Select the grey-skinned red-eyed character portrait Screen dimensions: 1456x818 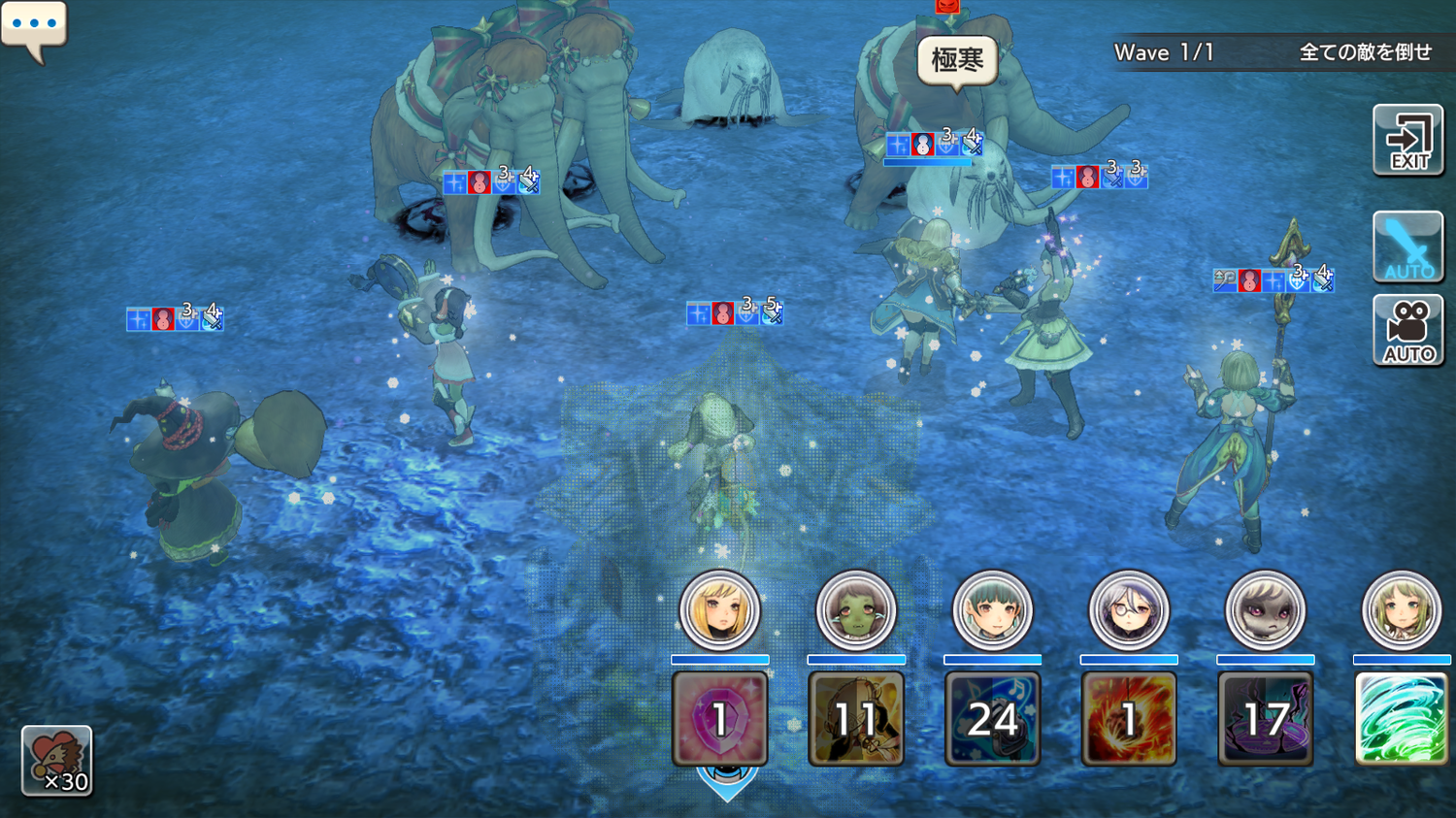click(x=1265, y=611)
